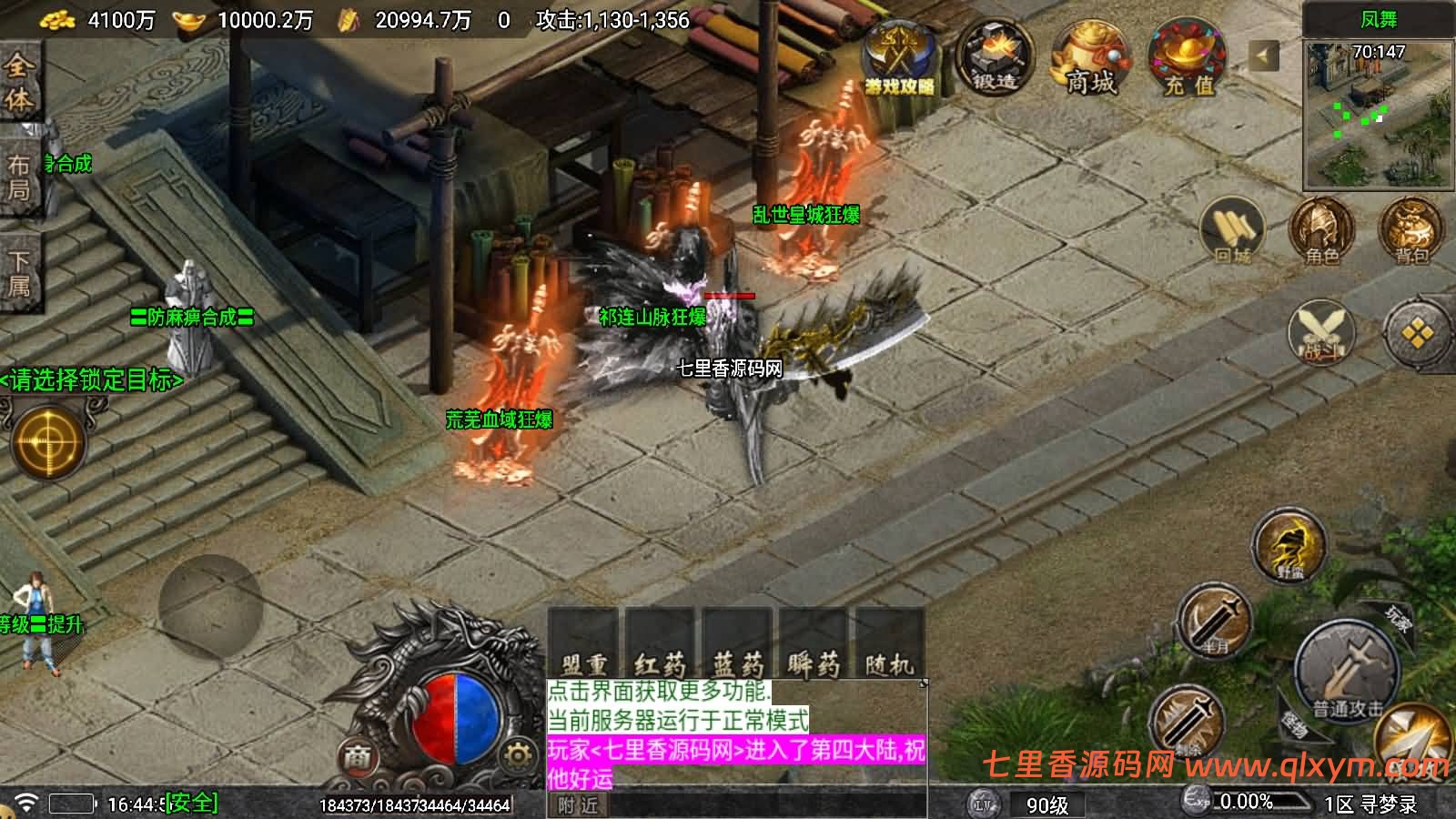1456x819 pixels.
Task: Open the 游戏攻略 game guide icon
Action: pyautogui.click(x=899, y=56)
